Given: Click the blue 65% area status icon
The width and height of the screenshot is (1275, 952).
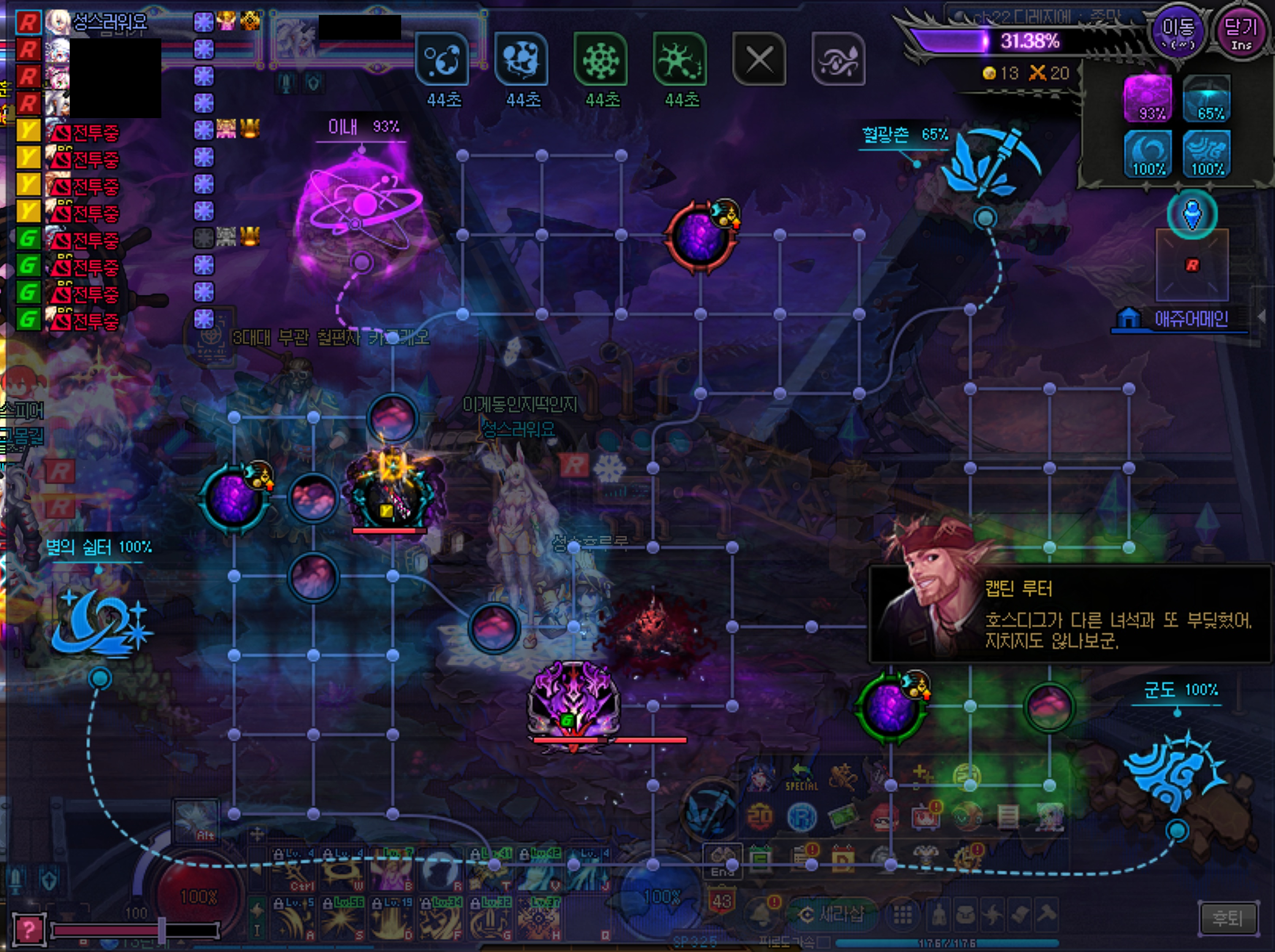Looking at the screenshot, I should (1206, 98).
